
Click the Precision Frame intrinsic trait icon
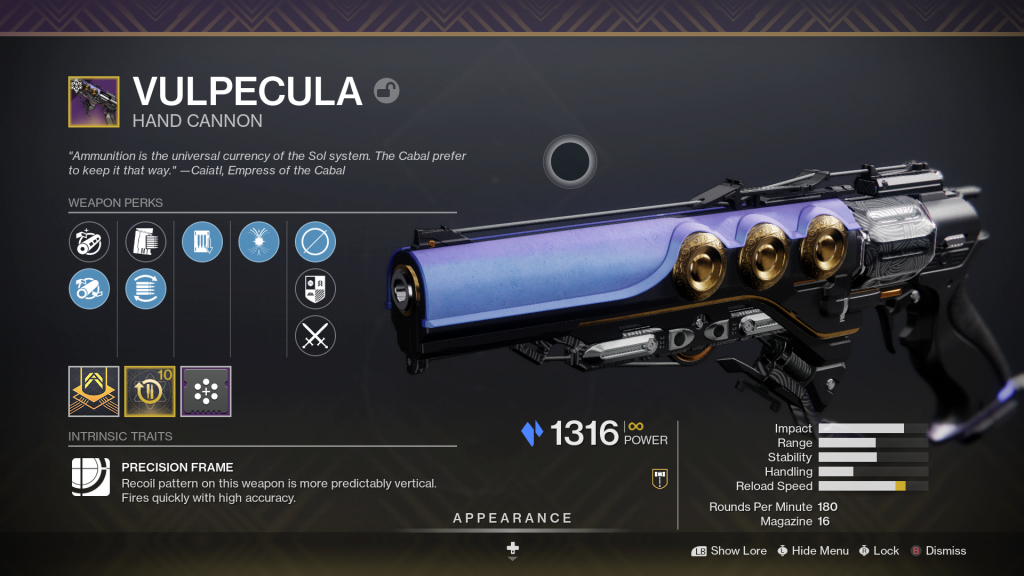[90, 478]
